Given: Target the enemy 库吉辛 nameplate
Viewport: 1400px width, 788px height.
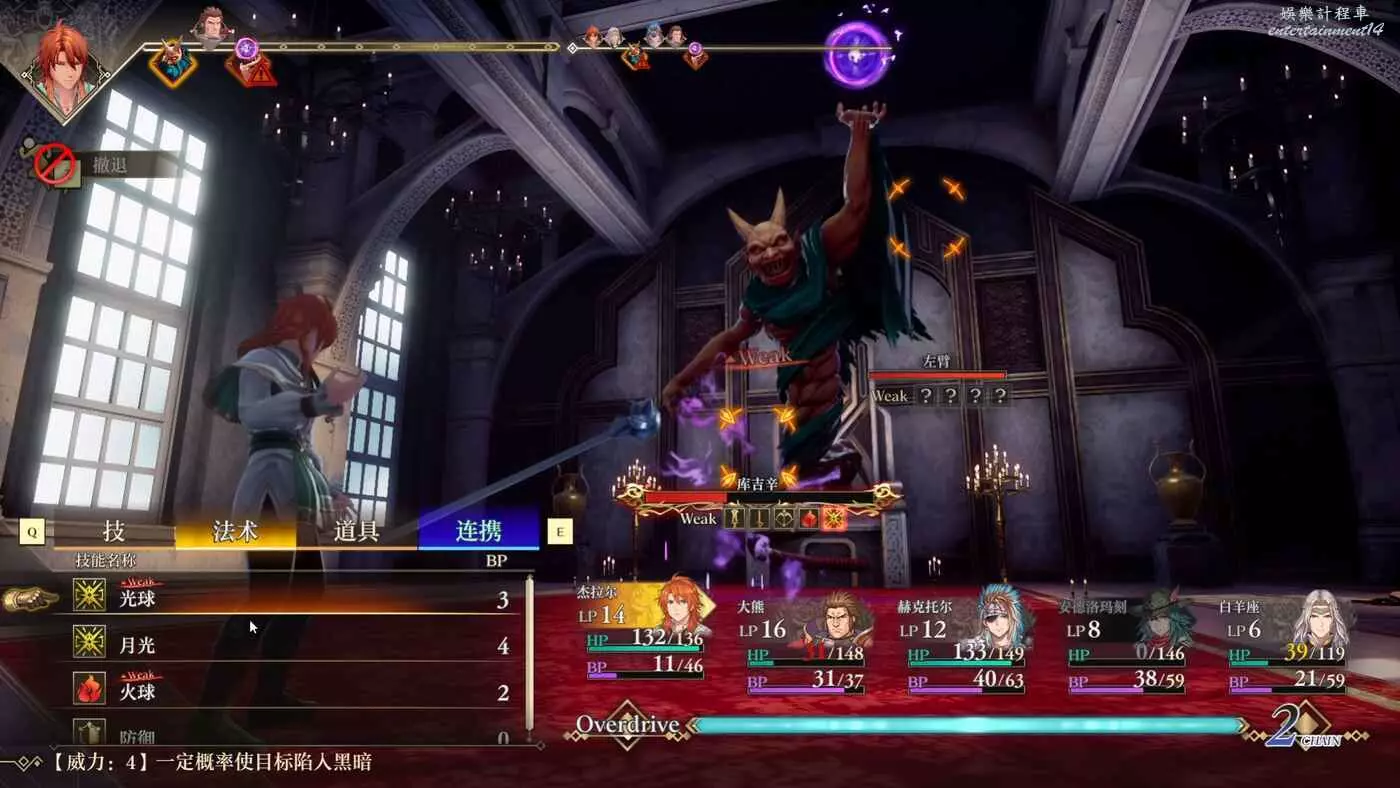Looking at the screenshot, I should [x=757, y=483].
